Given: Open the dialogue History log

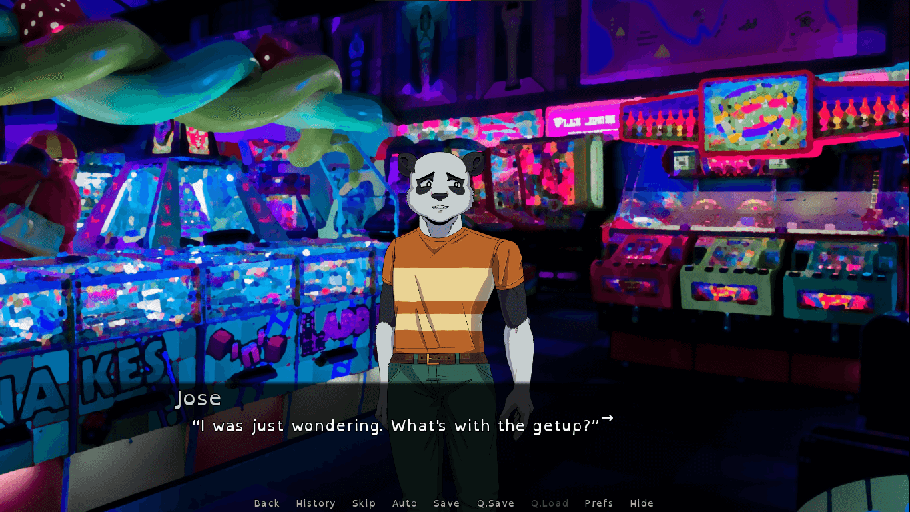Looking at the screenshot, I should pos(316,503).
